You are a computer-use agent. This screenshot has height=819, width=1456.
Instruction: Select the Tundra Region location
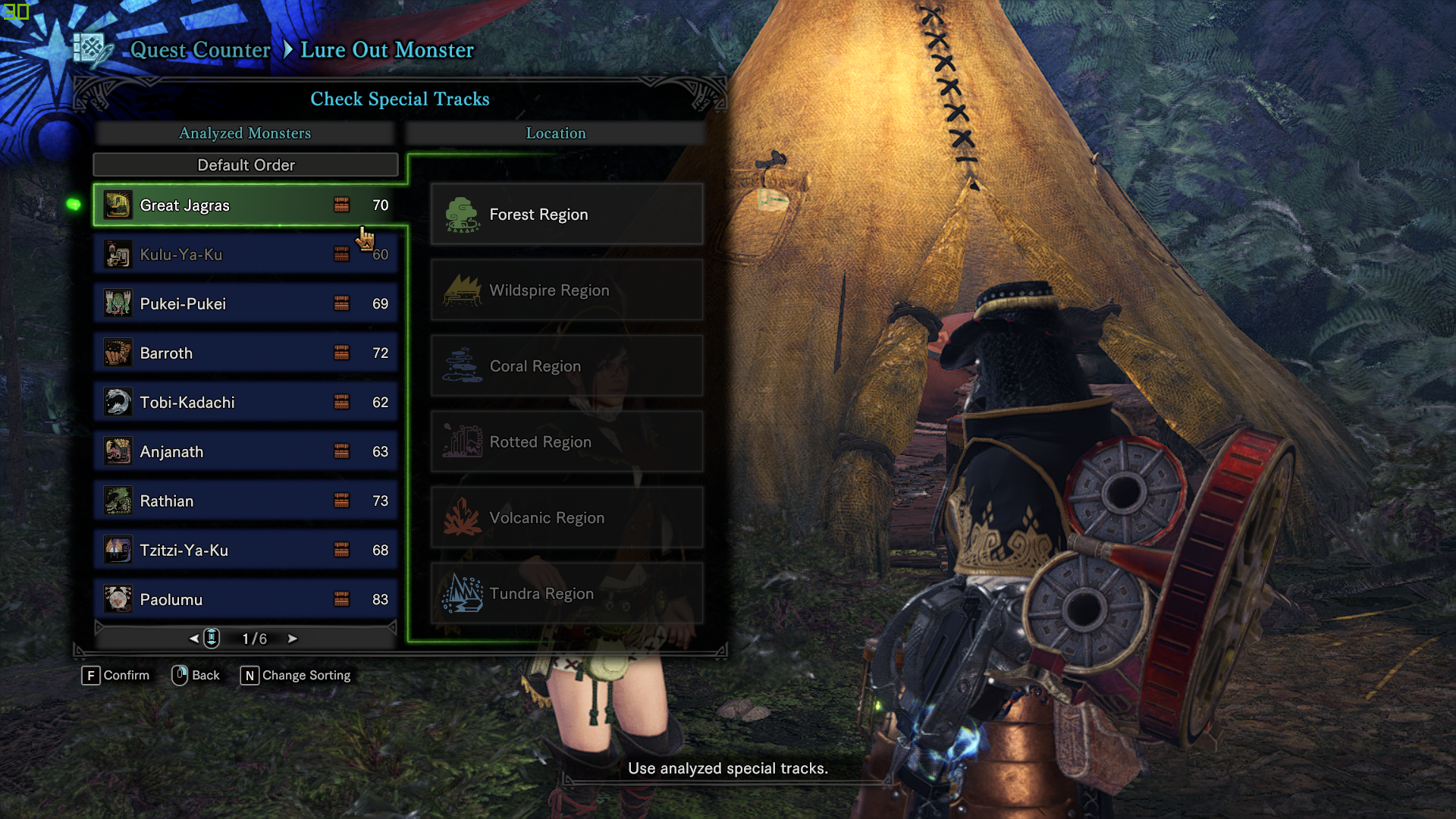click(x=566, y=594)
